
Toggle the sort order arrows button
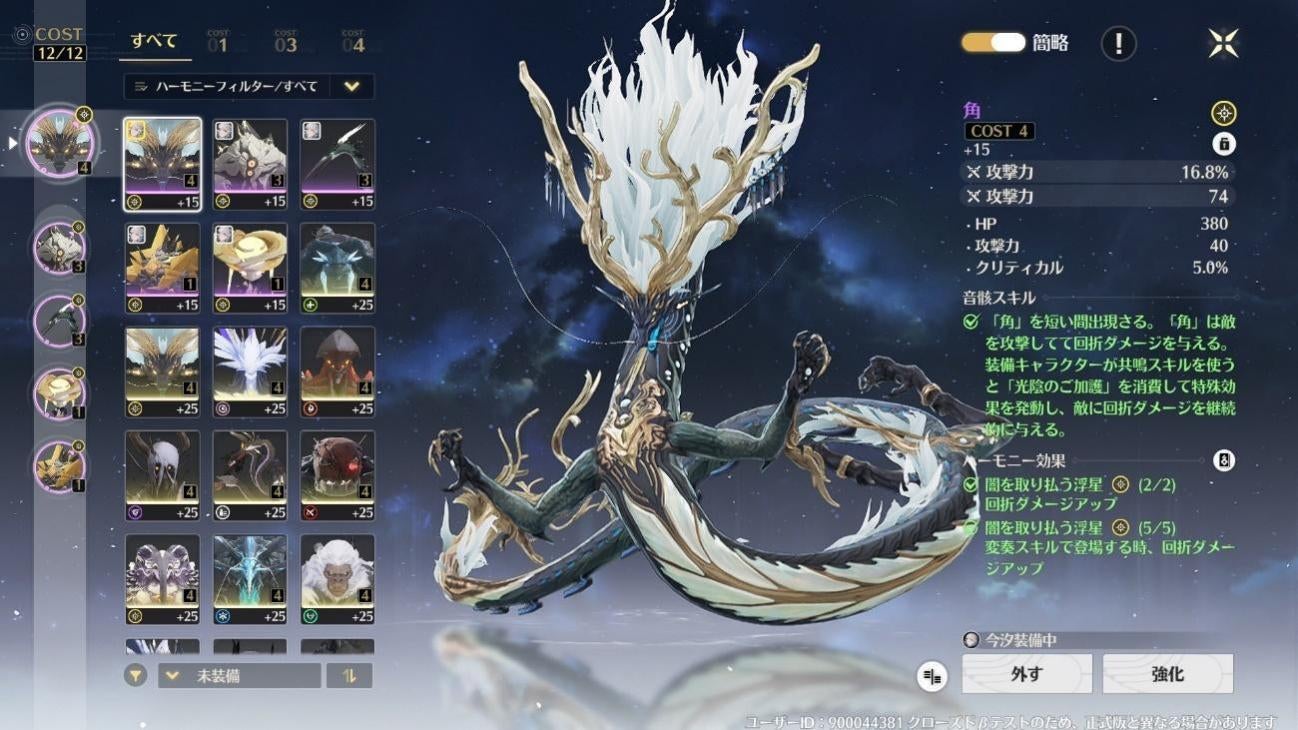click(x=349, y=676)
